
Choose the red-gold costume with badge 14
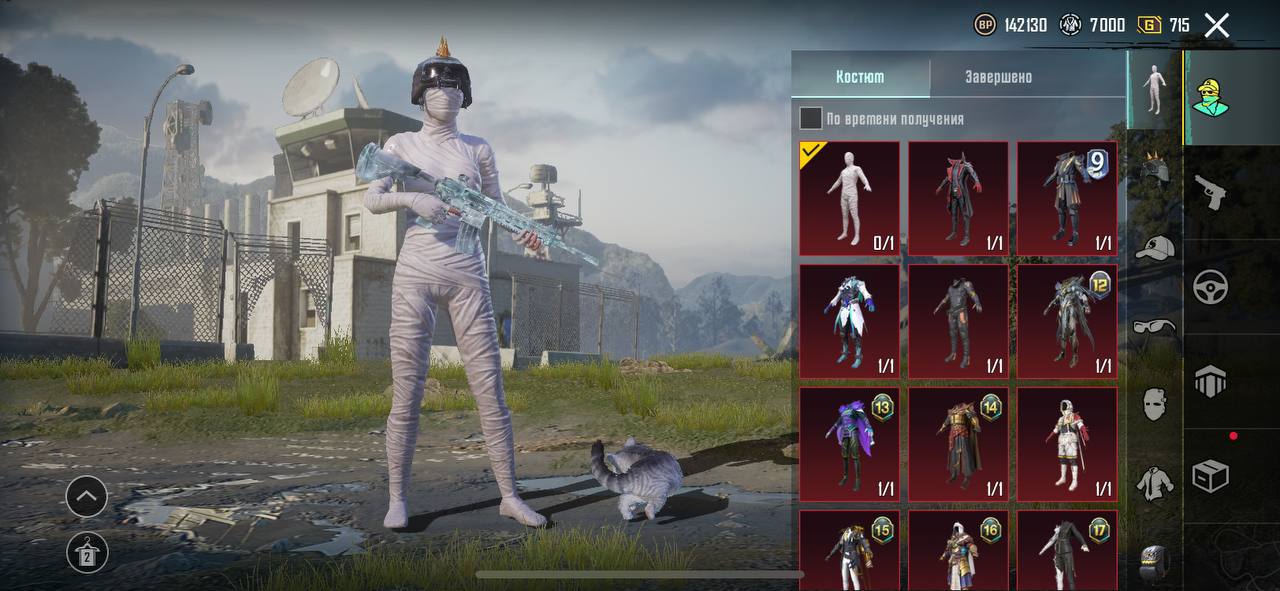[x=958, y=444]
